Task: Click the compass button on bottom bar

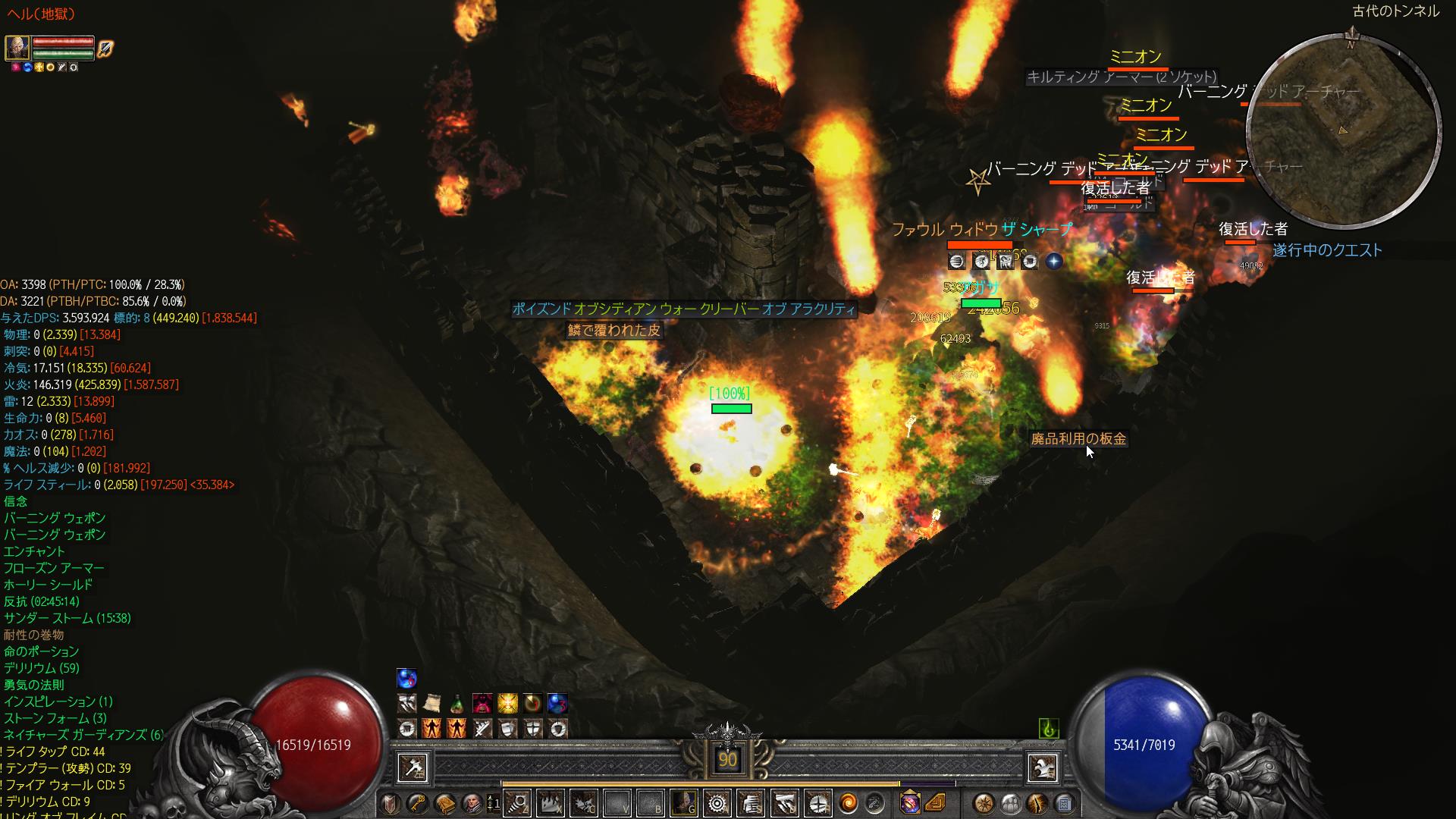Action: point(984,803)
